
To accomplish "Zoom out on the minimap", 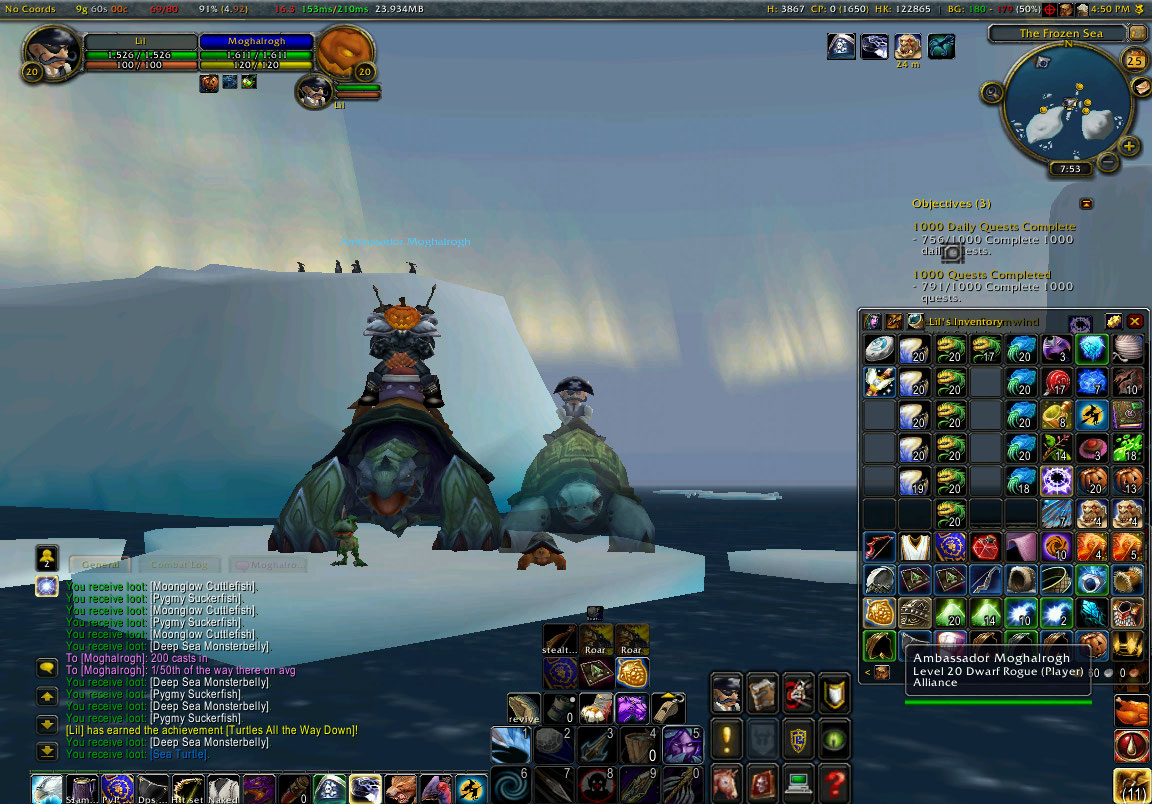I will click(1107, 161).
